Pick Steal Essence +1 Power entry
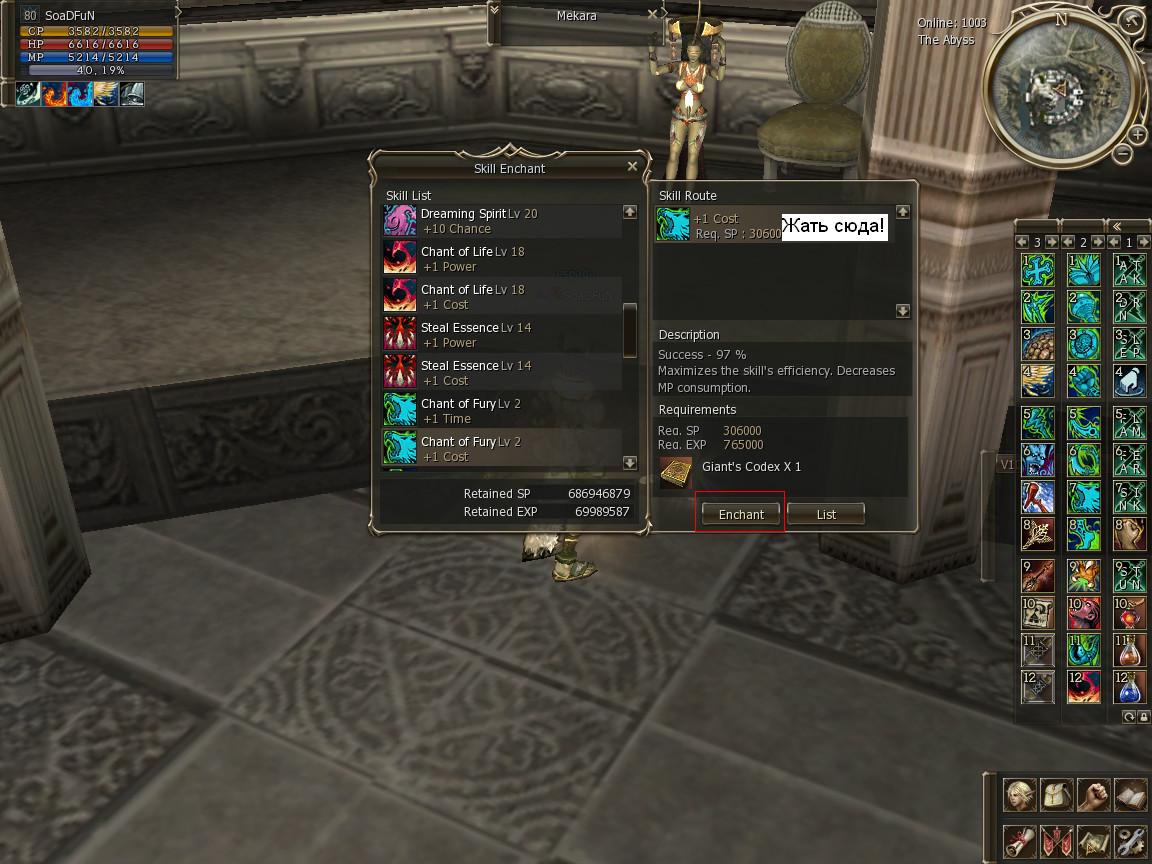 [x=500, y=335]
